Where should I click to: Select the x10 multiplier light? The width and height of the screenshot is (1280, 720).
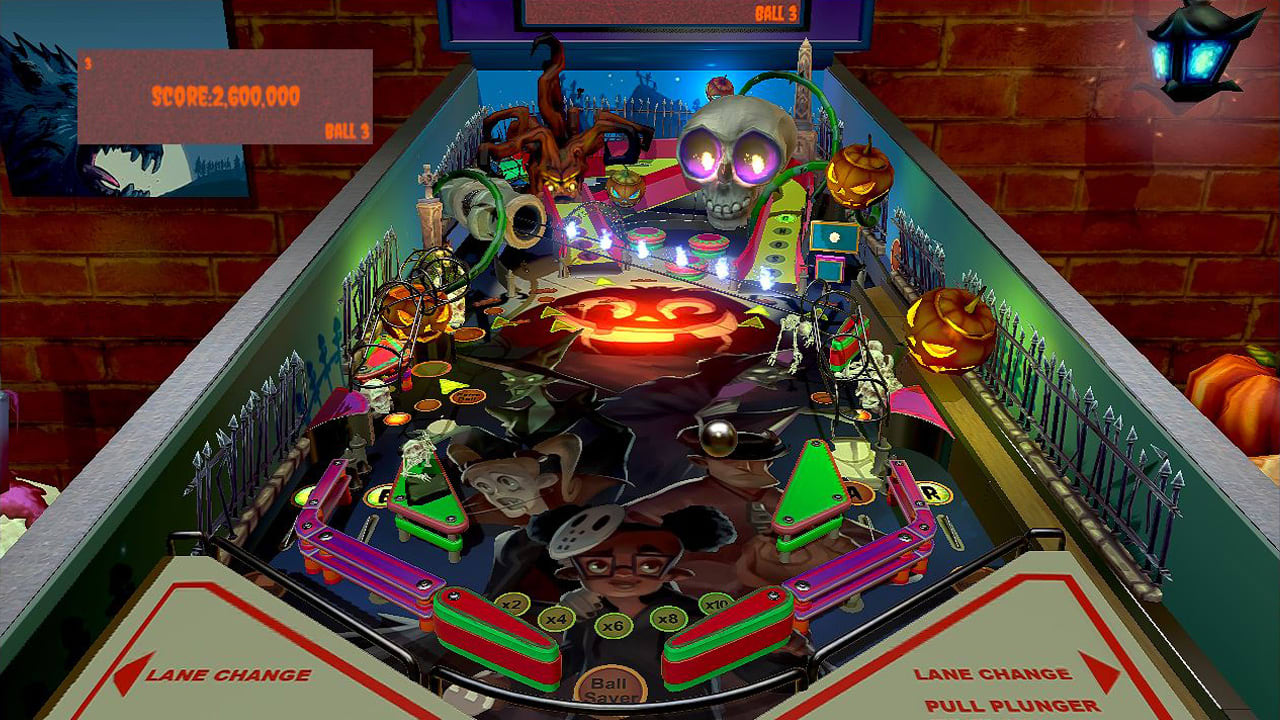click(x=715, y=604)
